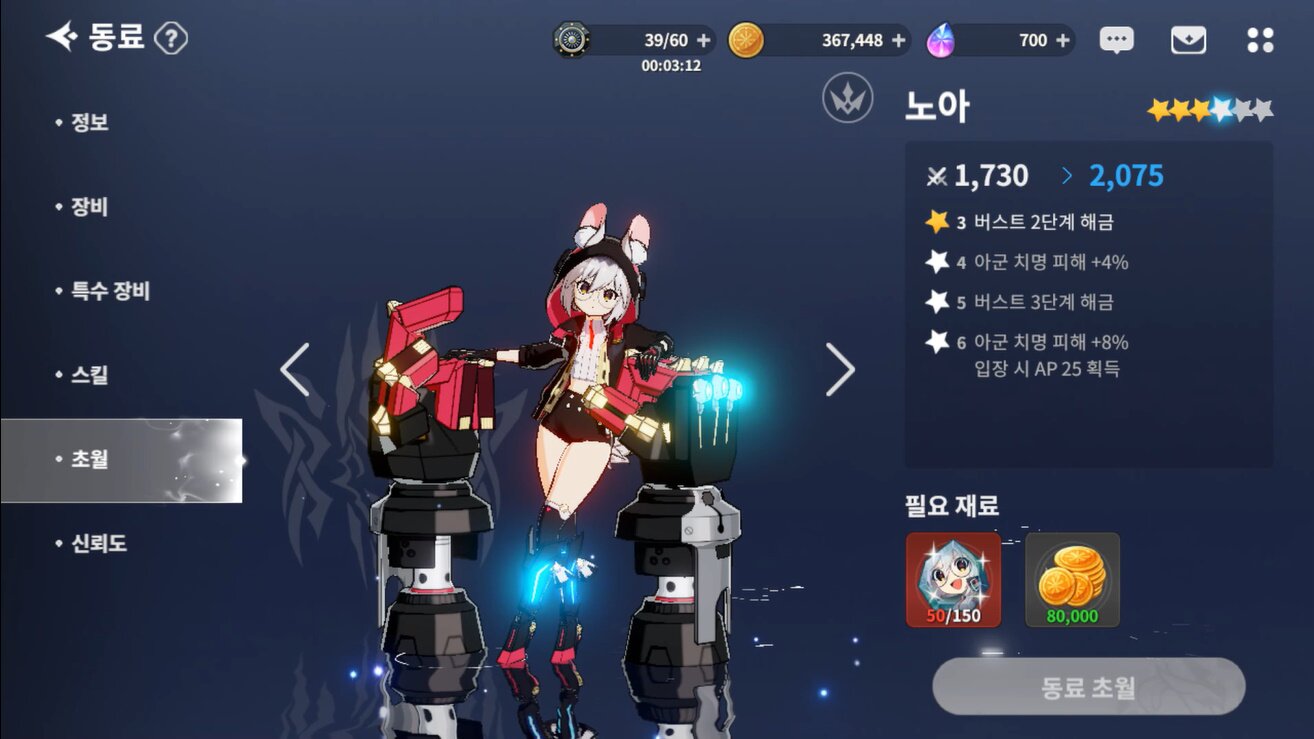Click the 동료 초월 button
Image resolution: width=1314 pixels, height=739 pixels.
(x=1088, y=686)
